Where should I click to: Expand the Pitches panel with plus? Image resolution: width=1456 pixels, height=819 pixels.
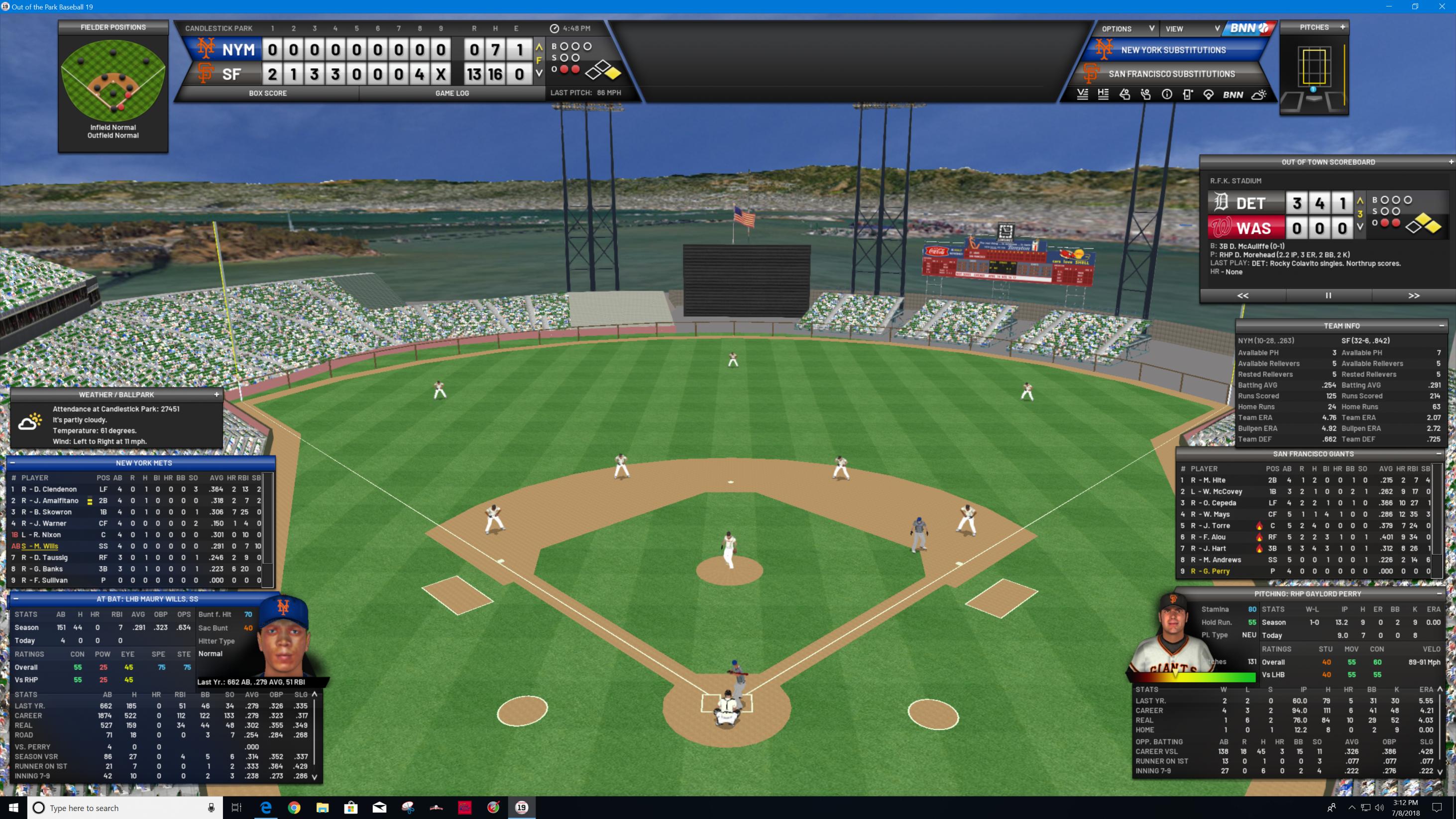coord(1343,27)
